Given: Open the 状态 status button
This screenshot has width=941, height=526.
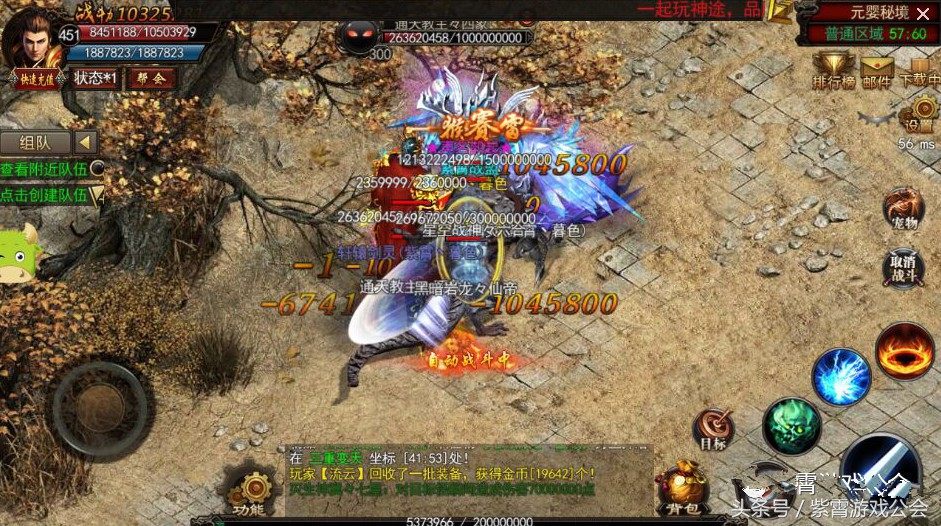Looking at the screenshot, I should tap(95, 78).
